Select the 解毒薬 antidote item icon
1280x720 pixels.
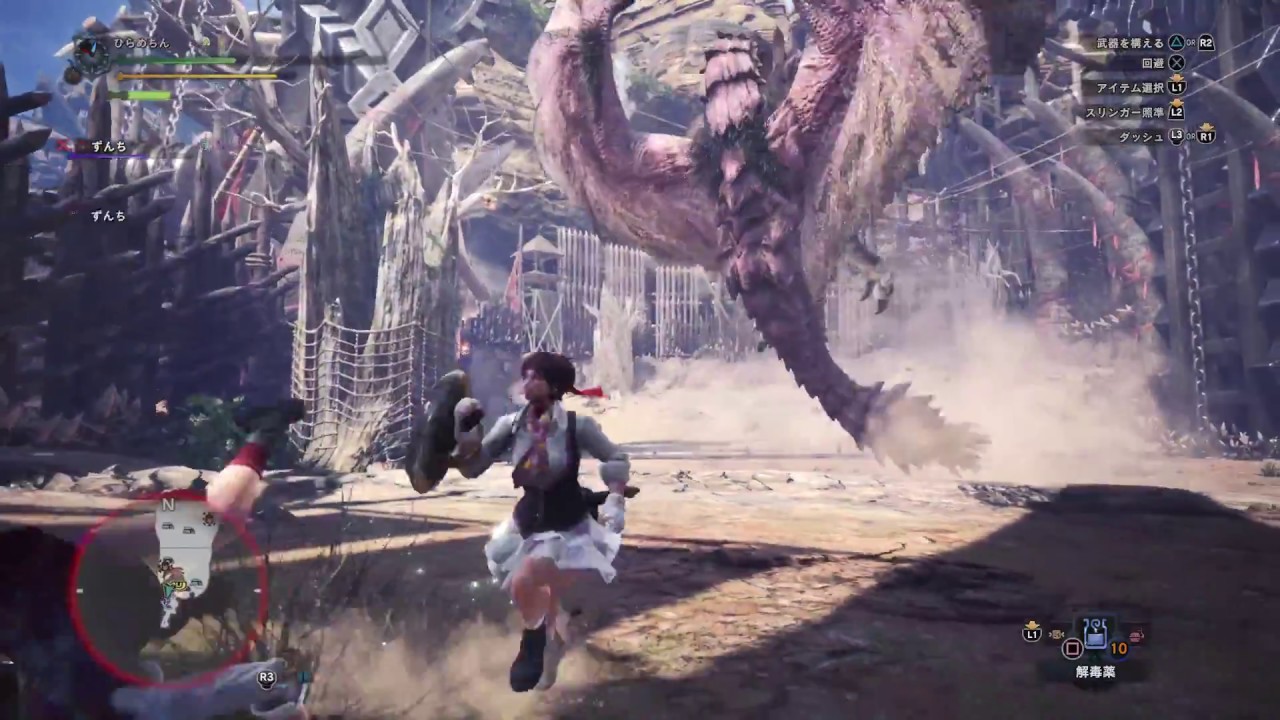click(1094, 634)
